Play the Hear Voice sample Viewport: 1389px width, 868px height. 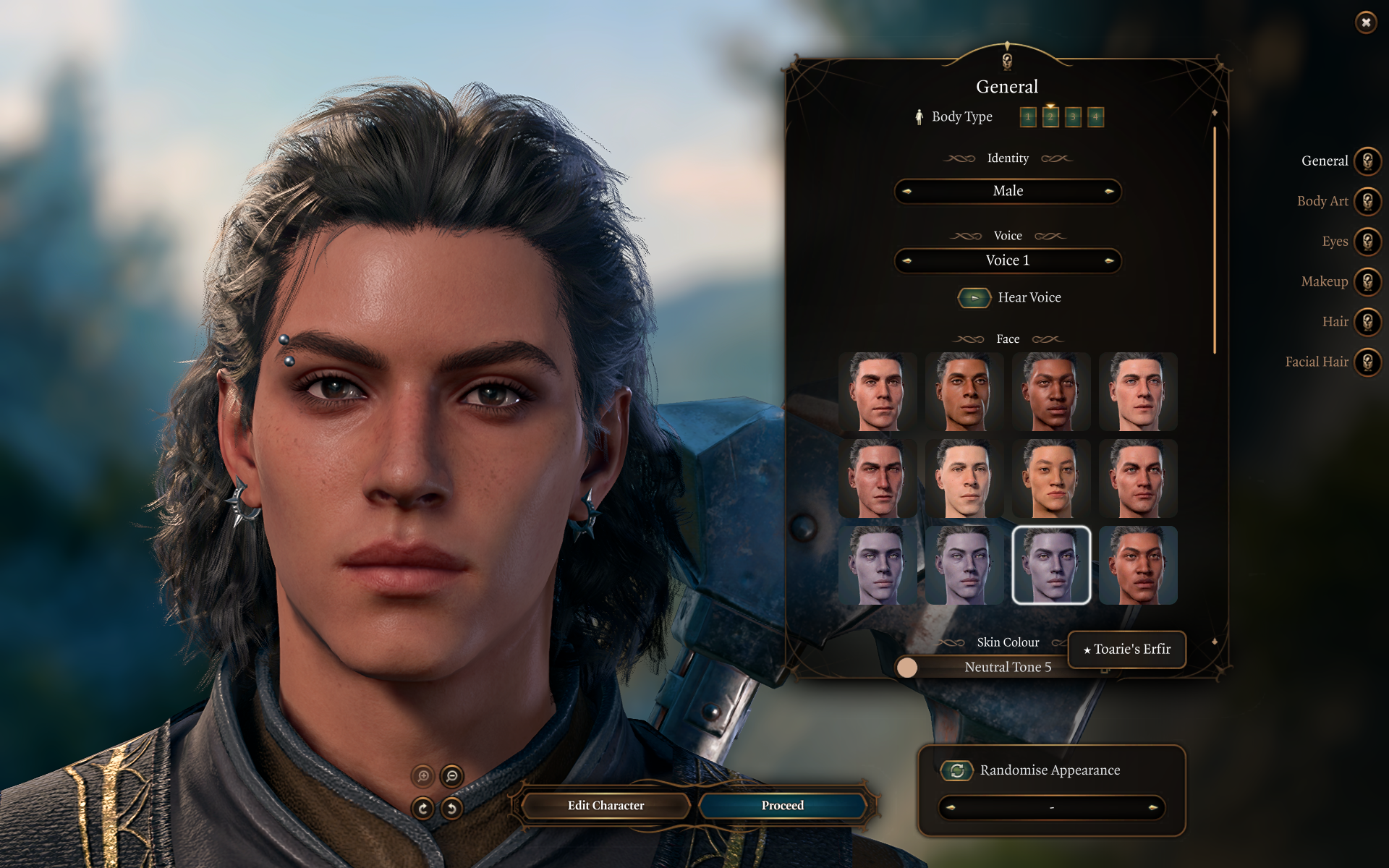974,298
